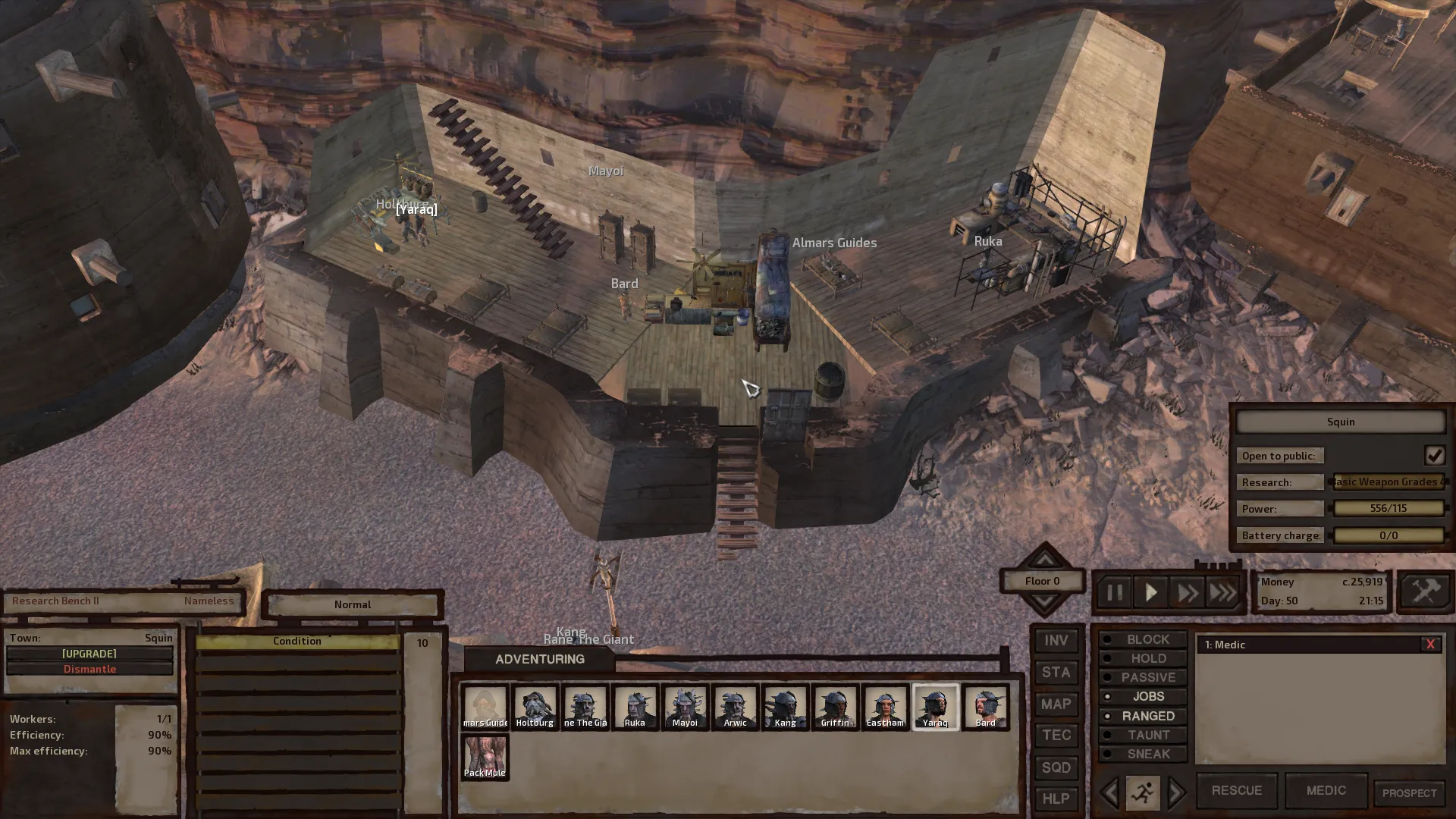
Task: Show the MAP screen
Action: point(1056,704)
